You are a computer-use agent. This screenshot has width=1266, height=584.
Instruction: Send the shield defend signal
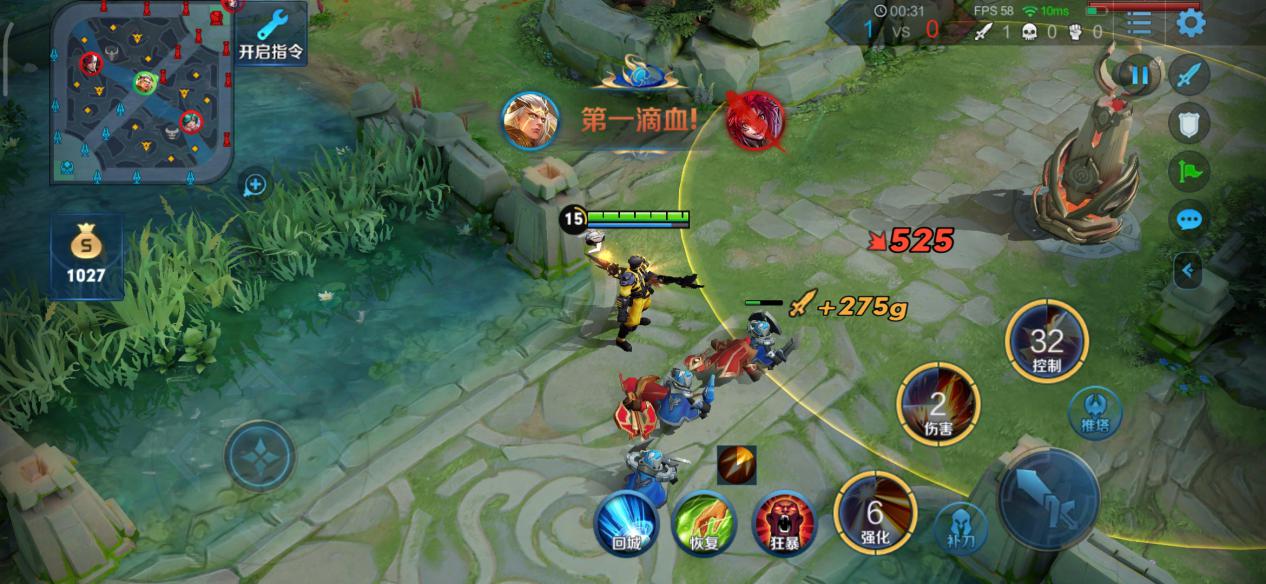click(x=1189, y=123)
